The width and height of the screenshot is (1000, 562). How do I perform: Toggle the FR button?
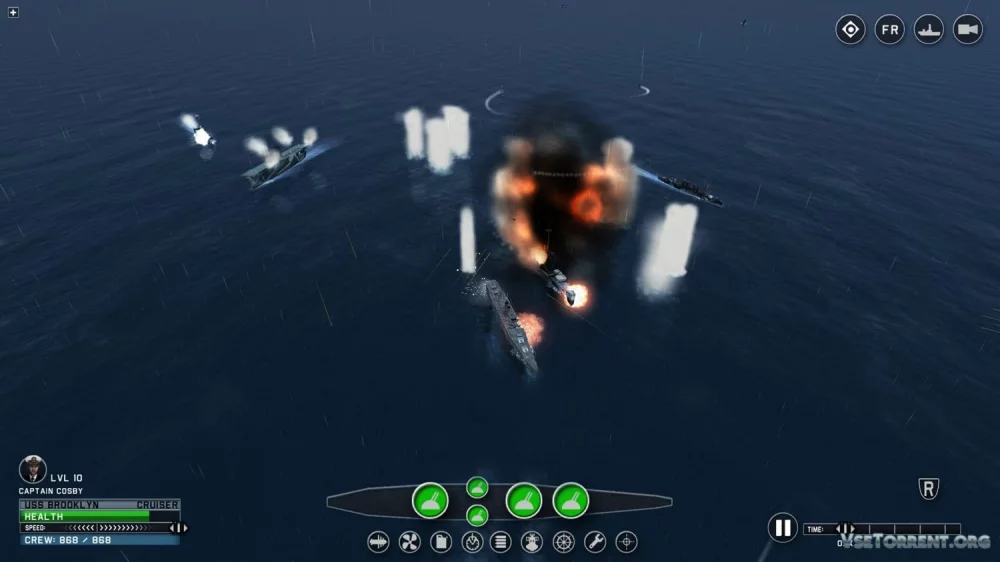point(889,29)
